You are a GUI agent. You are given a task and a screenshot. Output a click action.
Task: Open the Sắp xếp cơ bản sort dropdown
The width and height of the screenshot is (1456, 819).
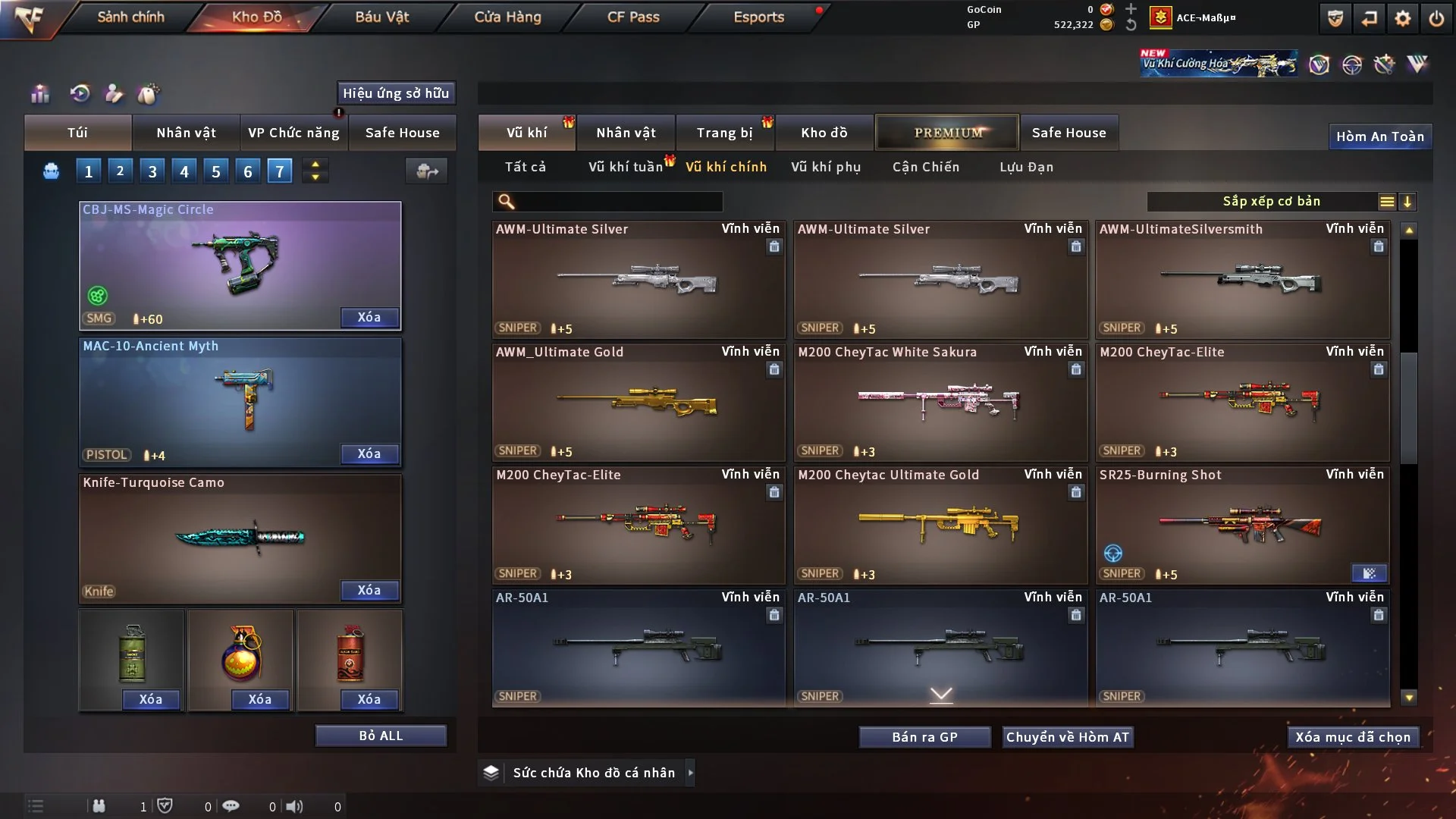(1271, 202)
